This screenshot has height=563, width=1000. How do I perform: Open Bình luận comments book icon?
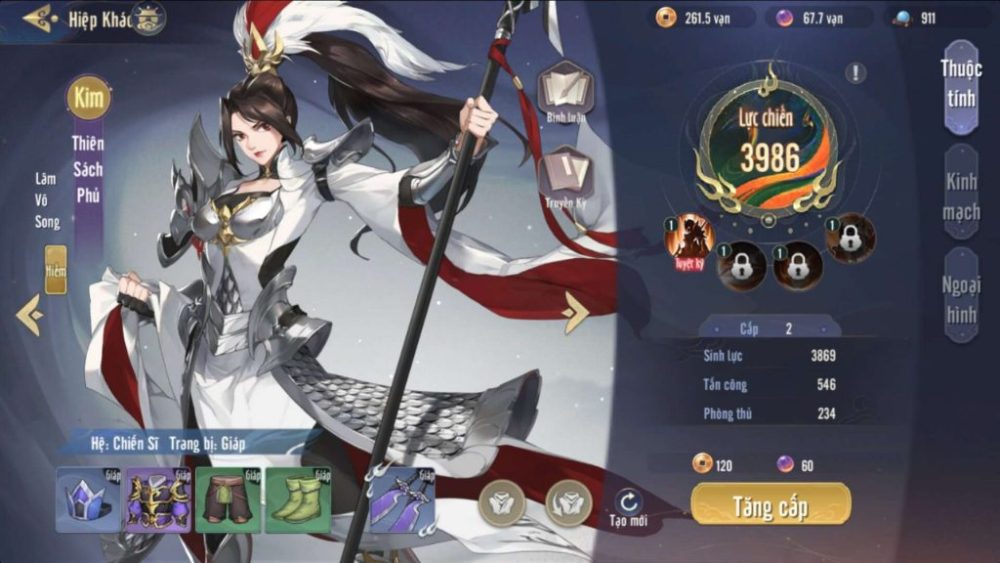pos(565,92)
